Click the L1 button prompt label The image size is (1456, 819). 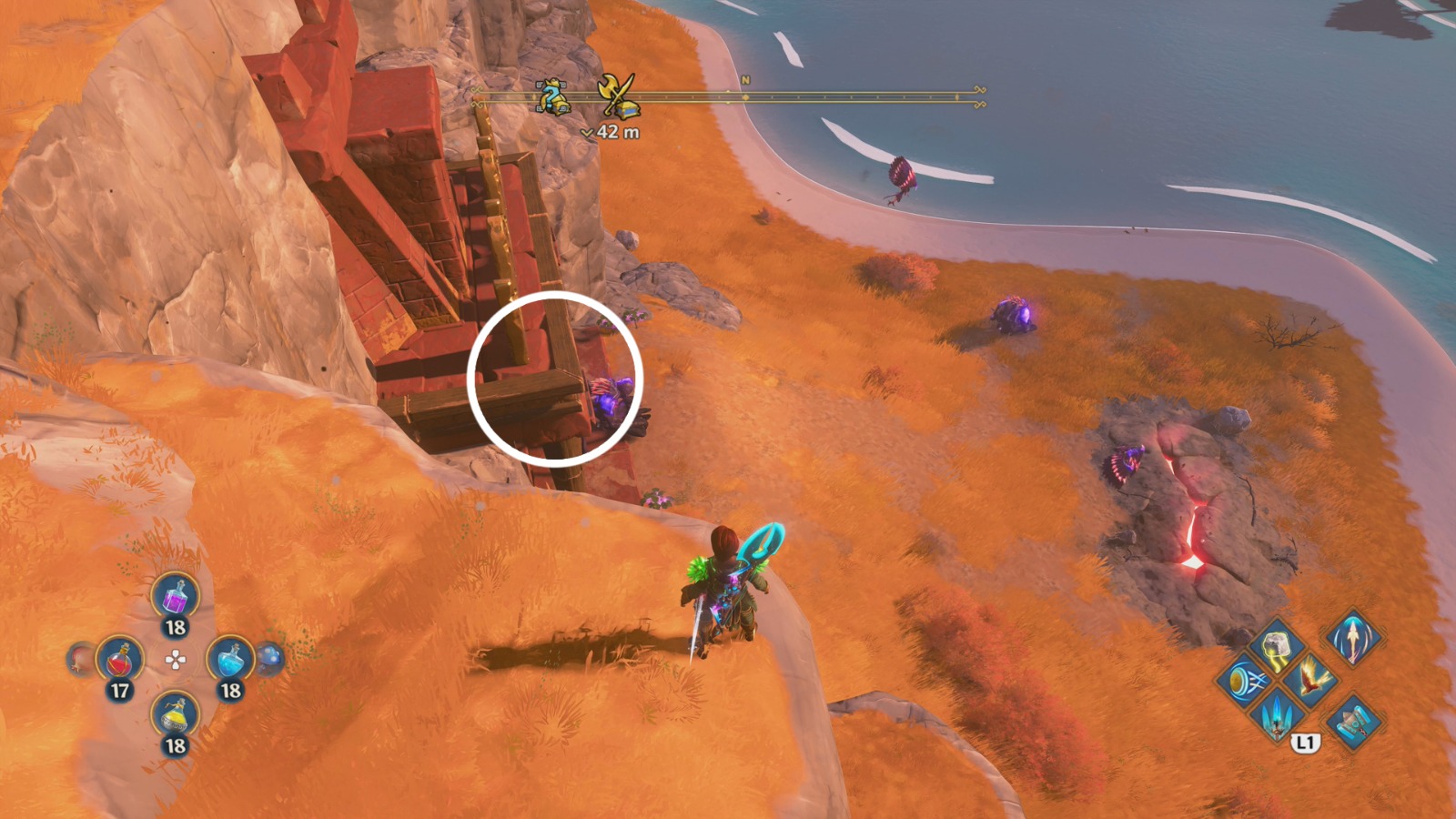pos(1305,743)
